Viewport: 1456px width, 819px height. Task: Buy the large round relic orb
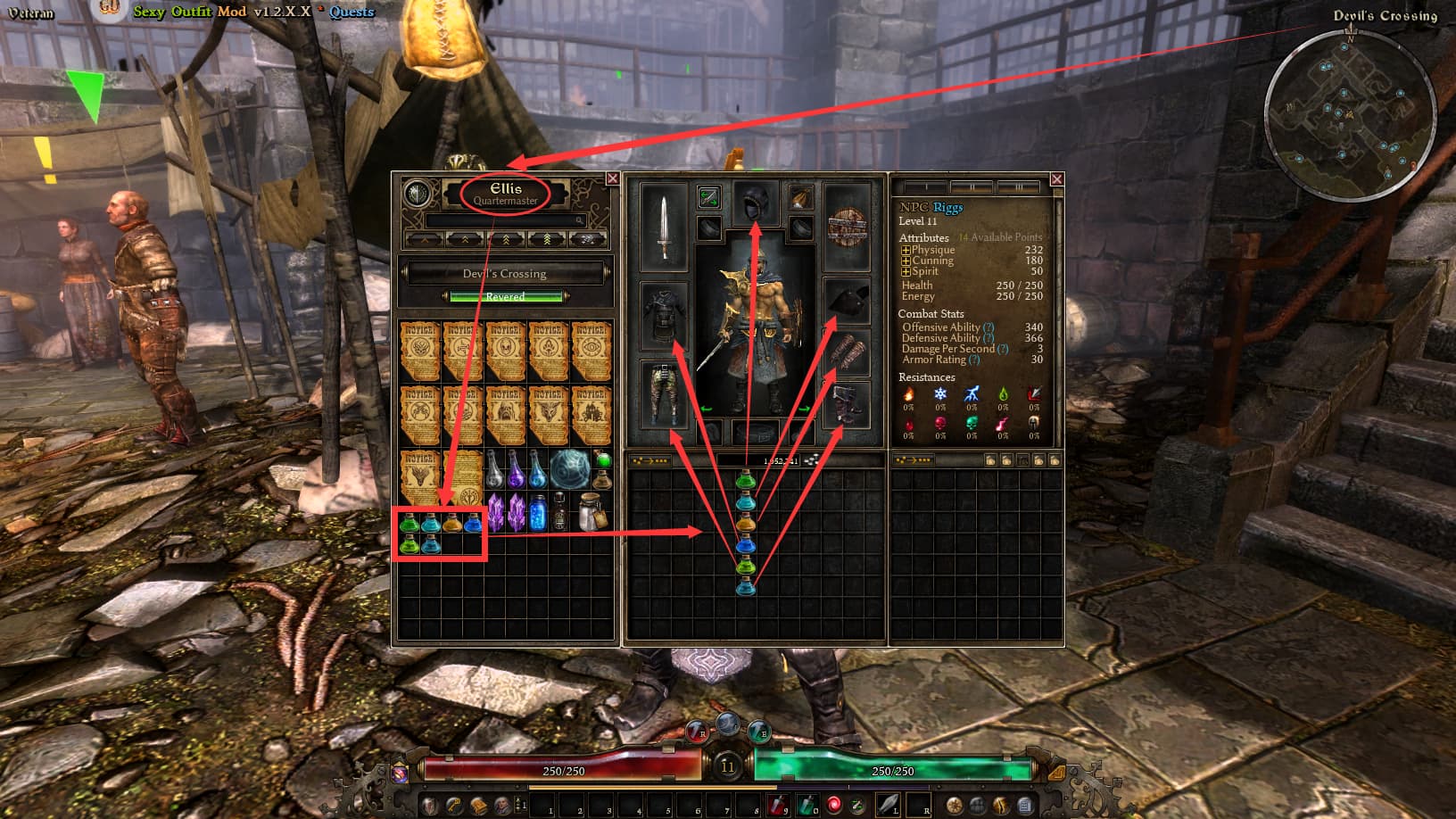(568, 470)
